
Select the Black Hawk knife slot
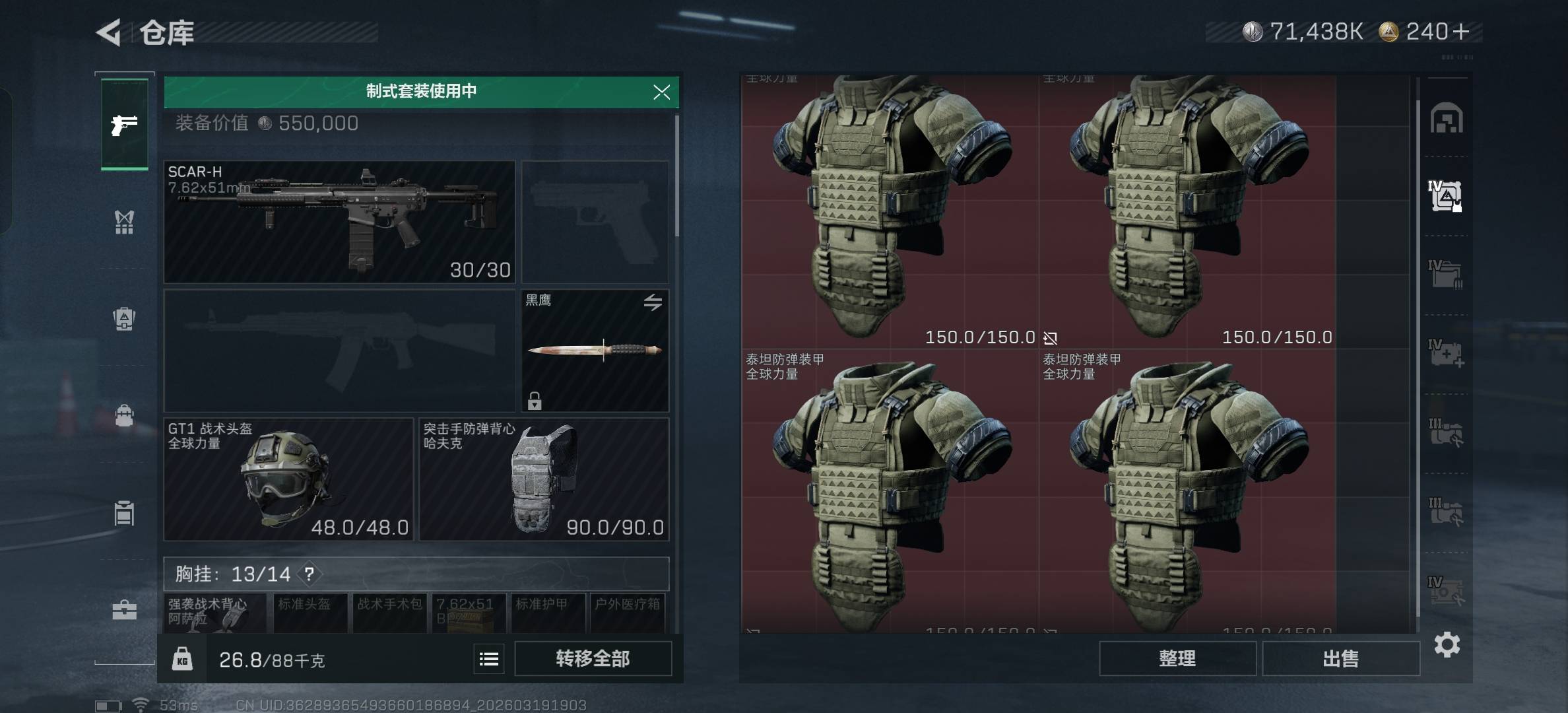click(595, 351)
